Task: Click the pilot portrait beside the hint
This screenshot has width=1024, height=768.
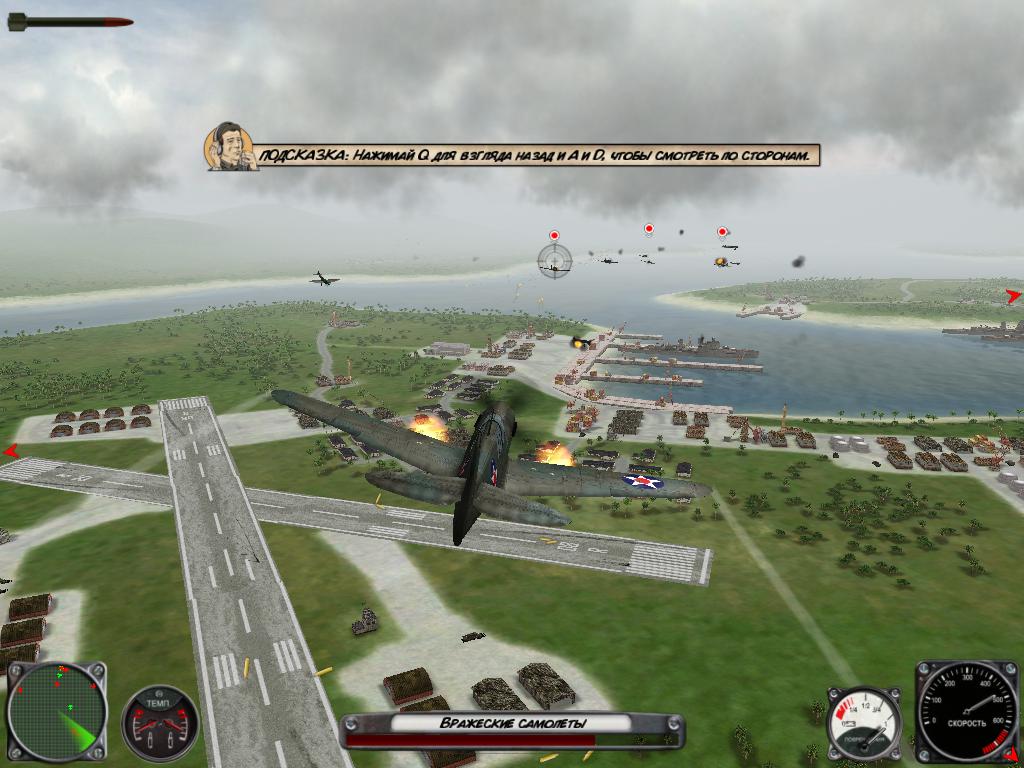Action: (x=230, y=147)
